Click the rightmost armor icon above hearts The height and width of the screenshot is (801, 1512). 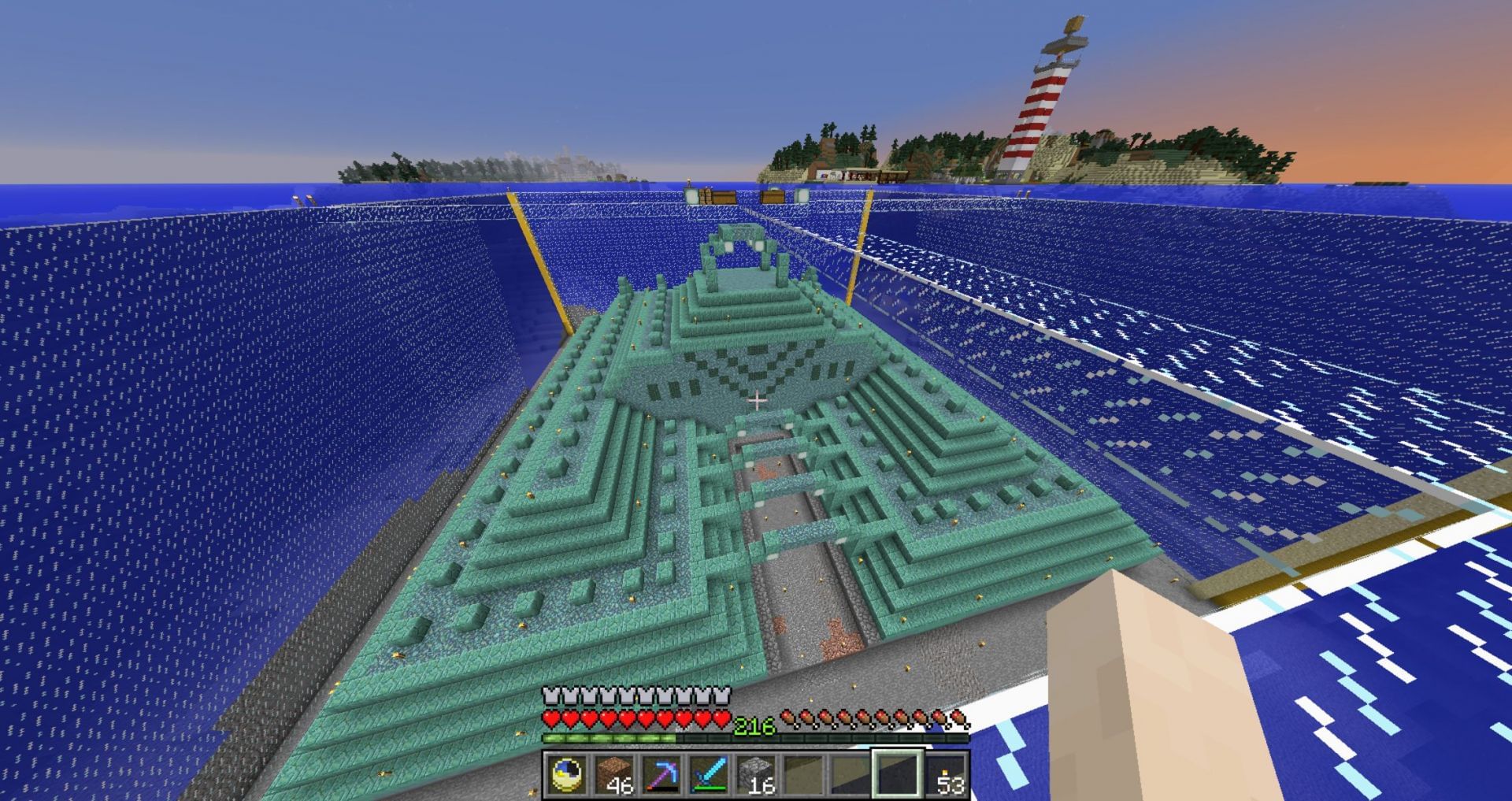[721, 695]
